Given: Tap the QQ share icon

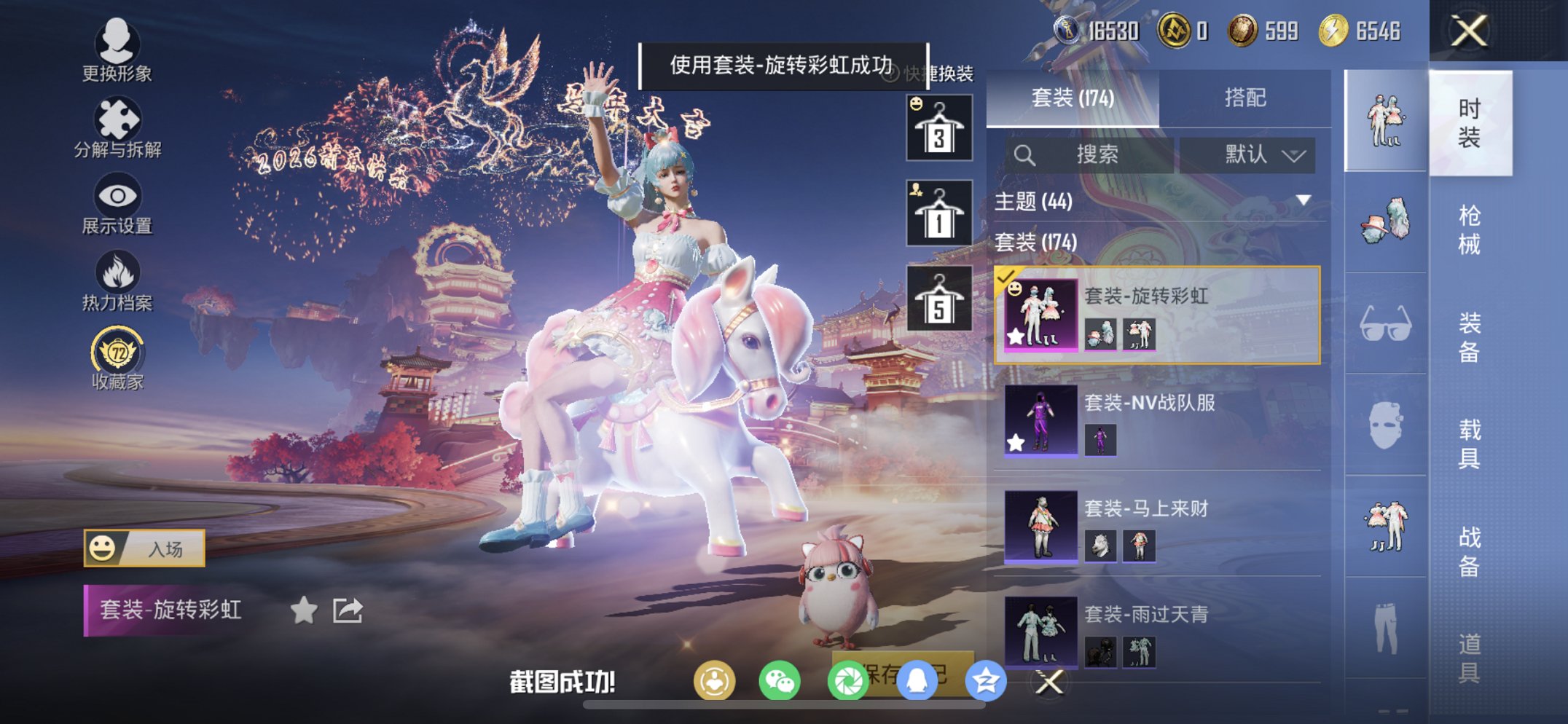Looking at the screenshot, I should [x=917, y=680].
